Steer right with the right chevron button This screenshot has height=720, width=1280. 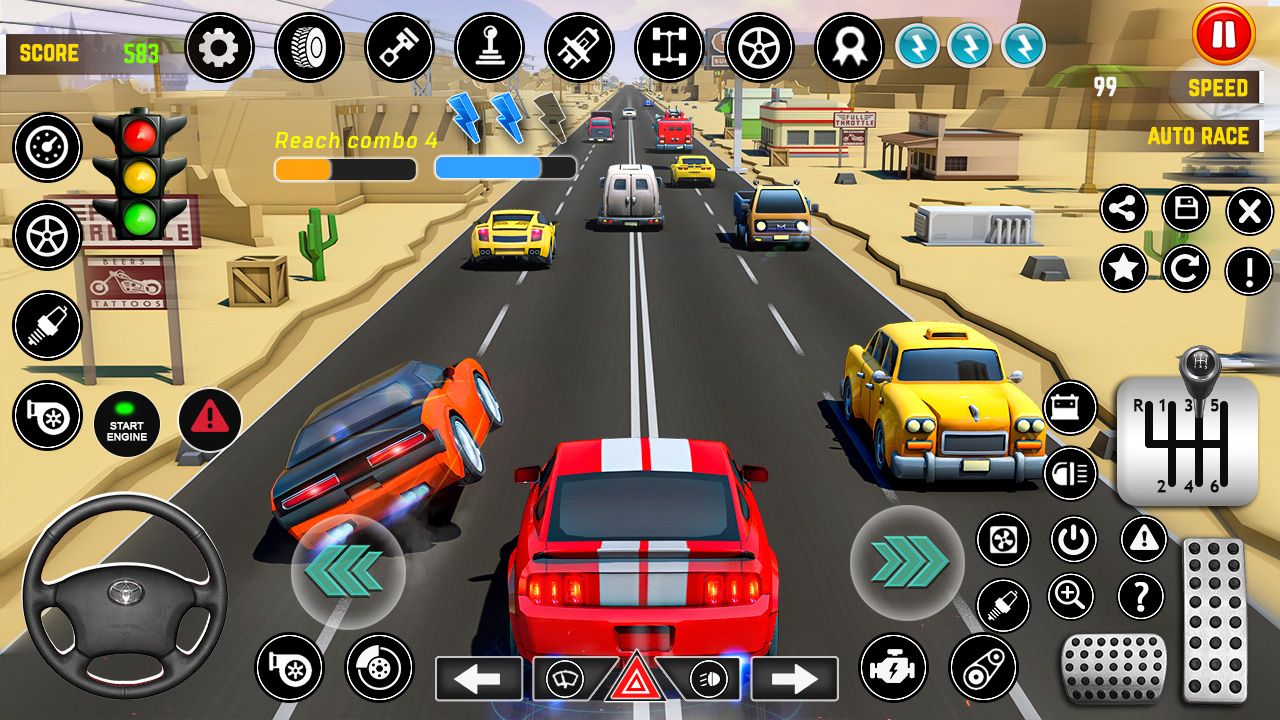tap(907, 562)
